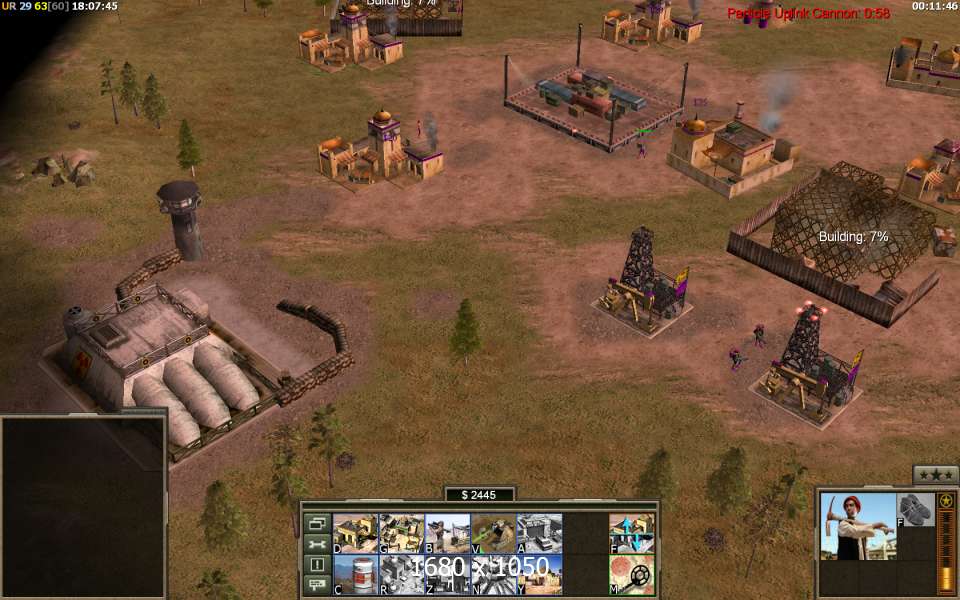
Task: Choose the build icon with hotkey D
Action: tap(355, 533)
